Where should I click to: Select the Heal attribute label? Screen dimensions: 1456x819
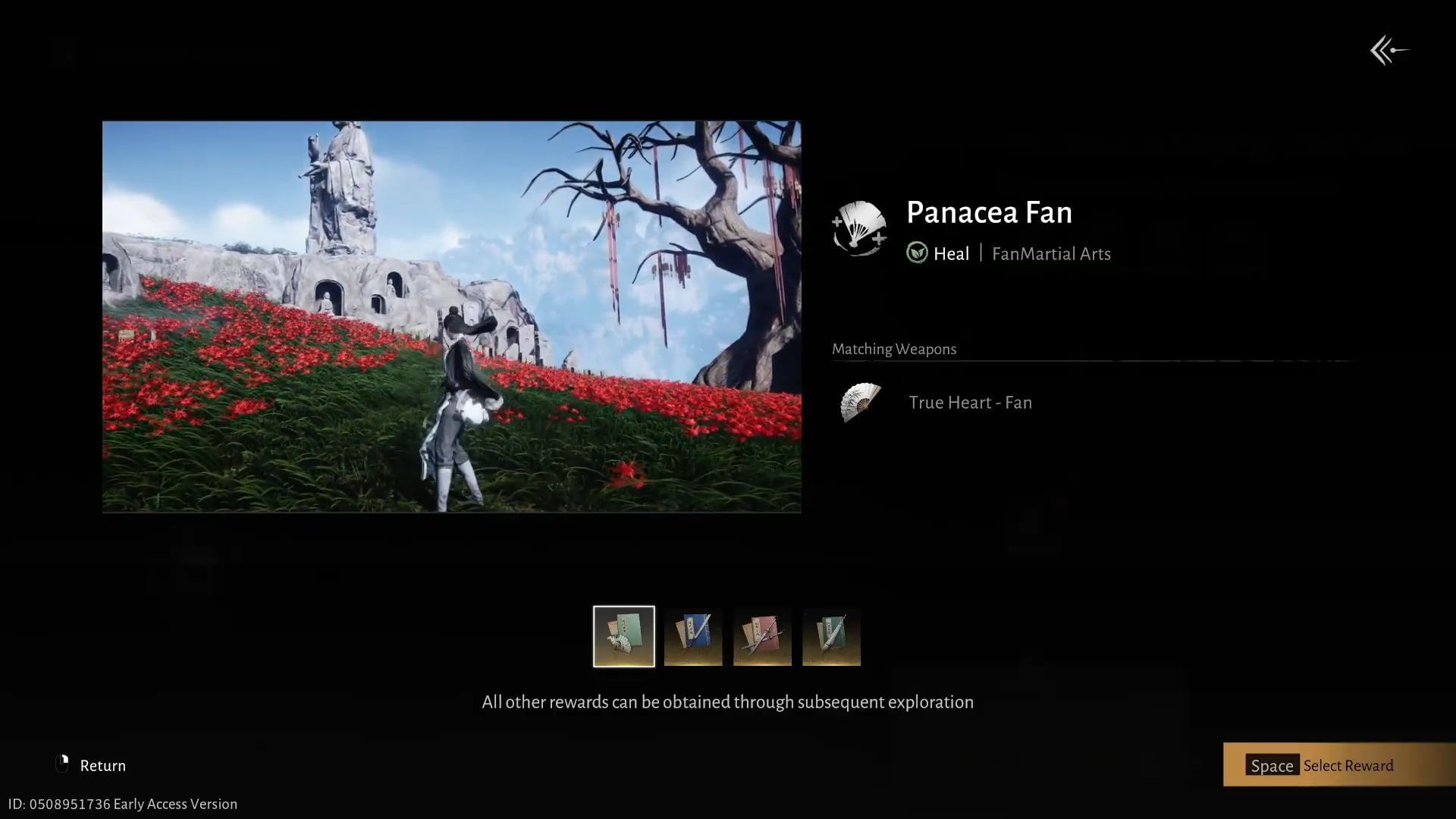click(952, 253)
